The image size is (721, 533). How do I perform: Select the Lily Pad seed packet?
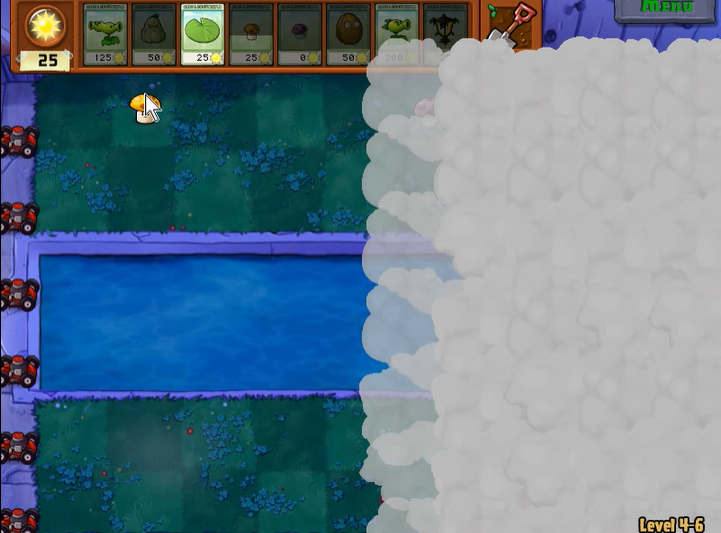(x=203, y=33)
